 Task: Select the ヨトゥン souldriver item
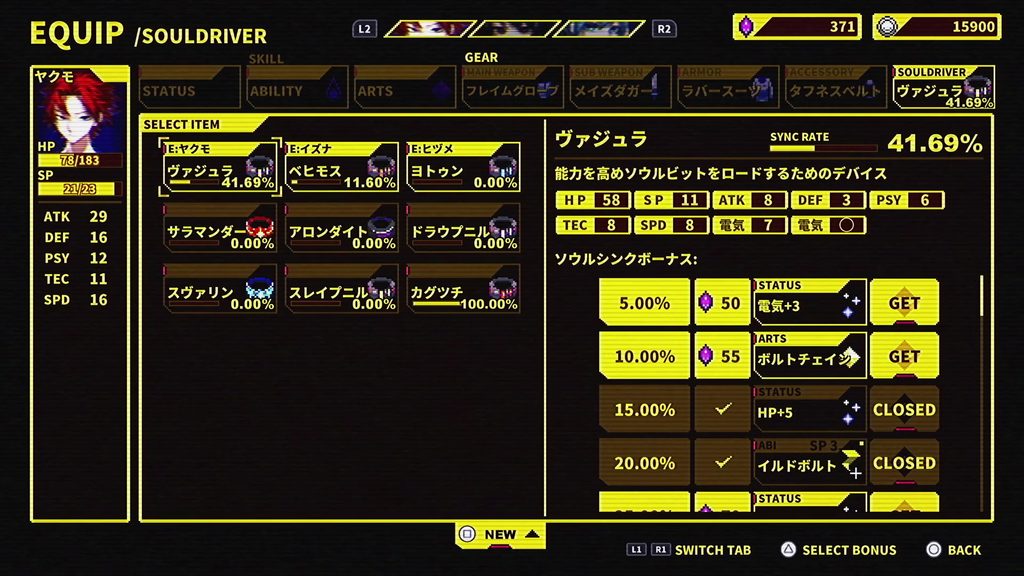463,167
